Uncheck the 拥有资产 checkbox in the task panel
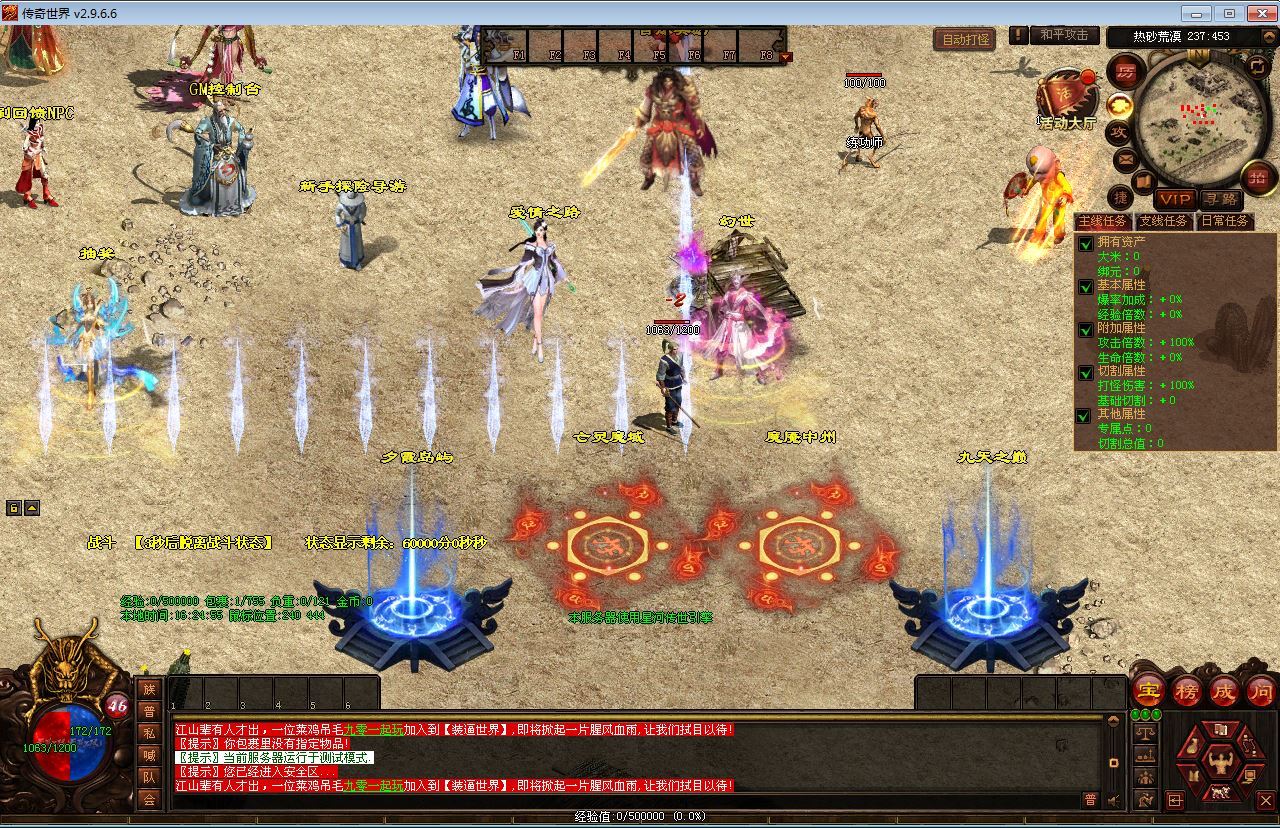Image resolution: width=1280 pixels, height=828 pixels. pos(1085,244)
